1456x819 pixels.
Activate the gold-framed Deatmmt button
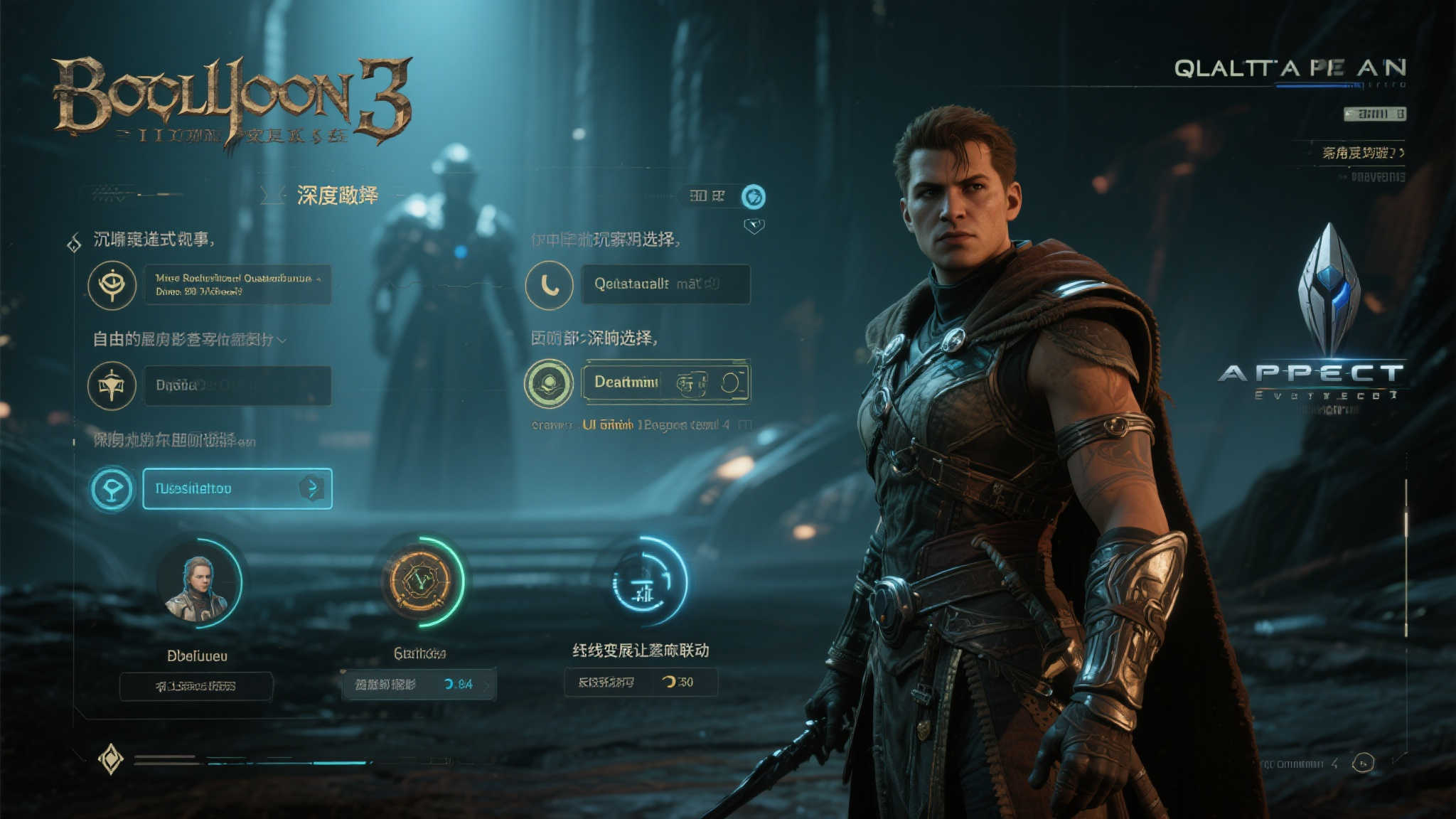point(665,382)
